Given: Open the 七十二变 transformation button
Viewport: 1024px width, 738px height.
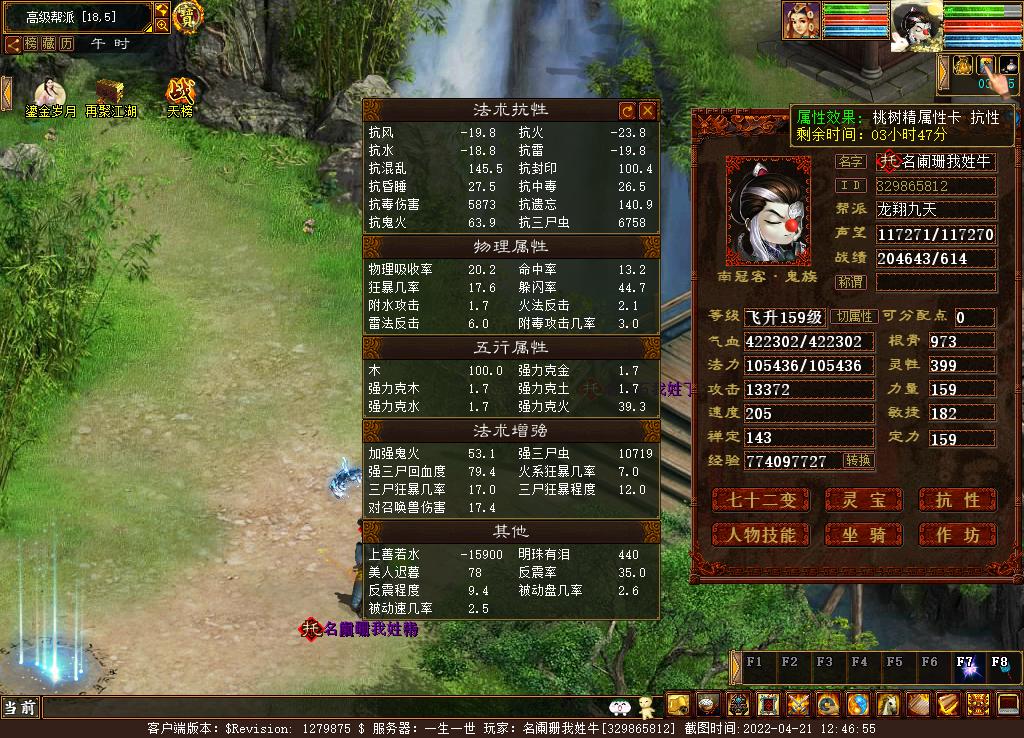Looking at the screenshot, I should pos(760,500).
